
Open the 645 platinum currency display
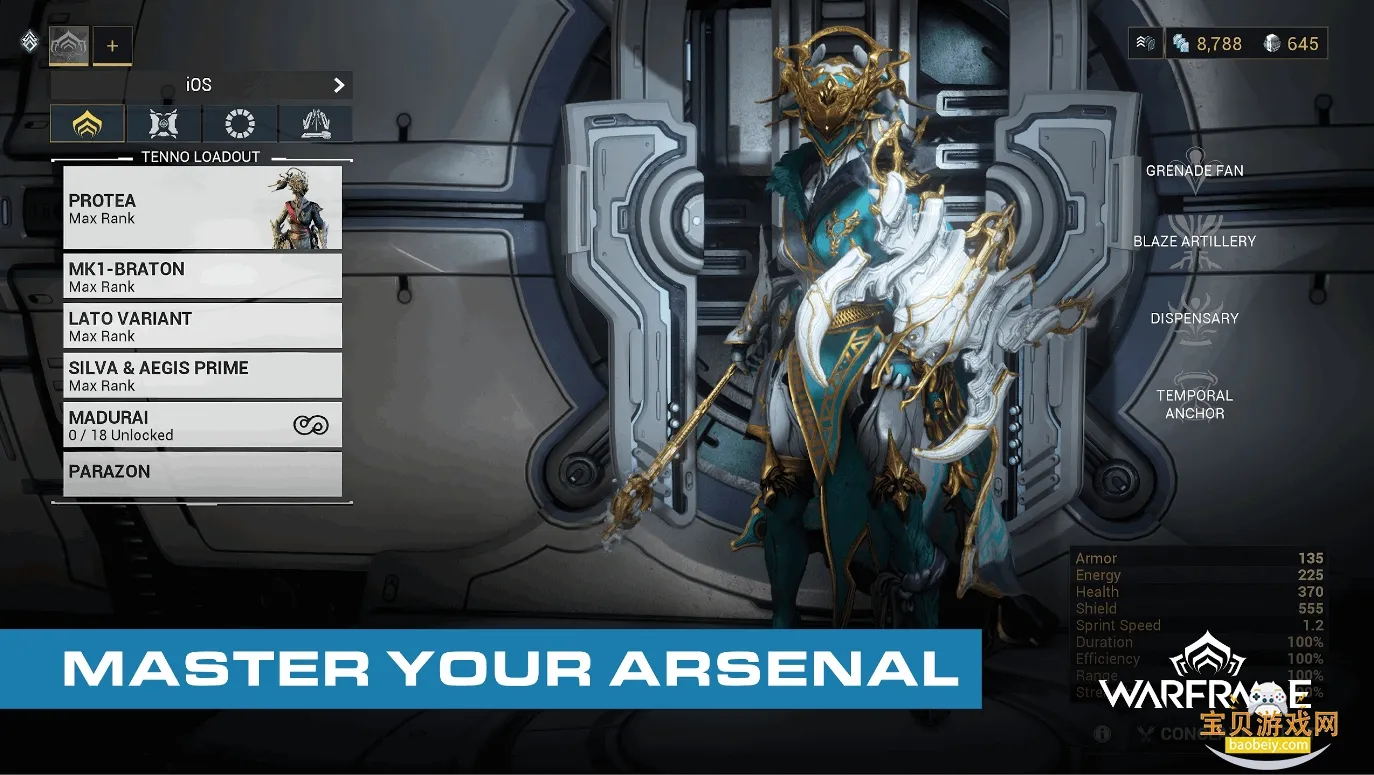click(x=1291, y=44)
